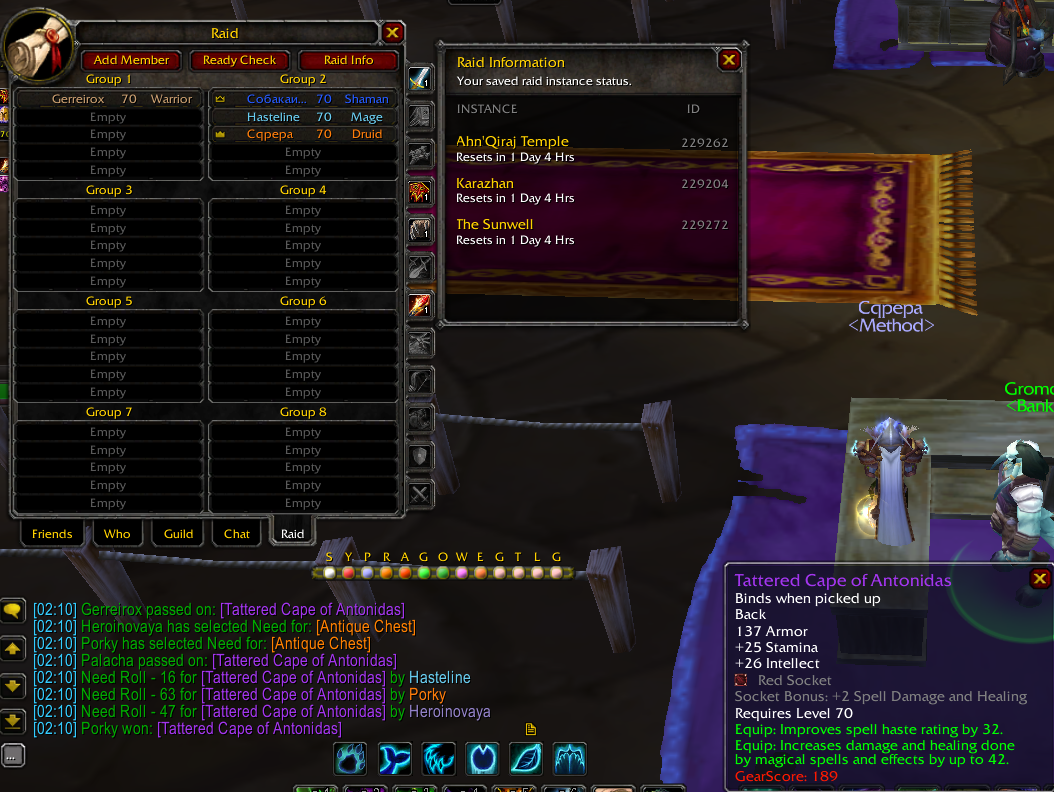This screenshot has width=1054, height=792.
Task: Select The Sunwell saved instance row
Action: (x=590, y=231)
